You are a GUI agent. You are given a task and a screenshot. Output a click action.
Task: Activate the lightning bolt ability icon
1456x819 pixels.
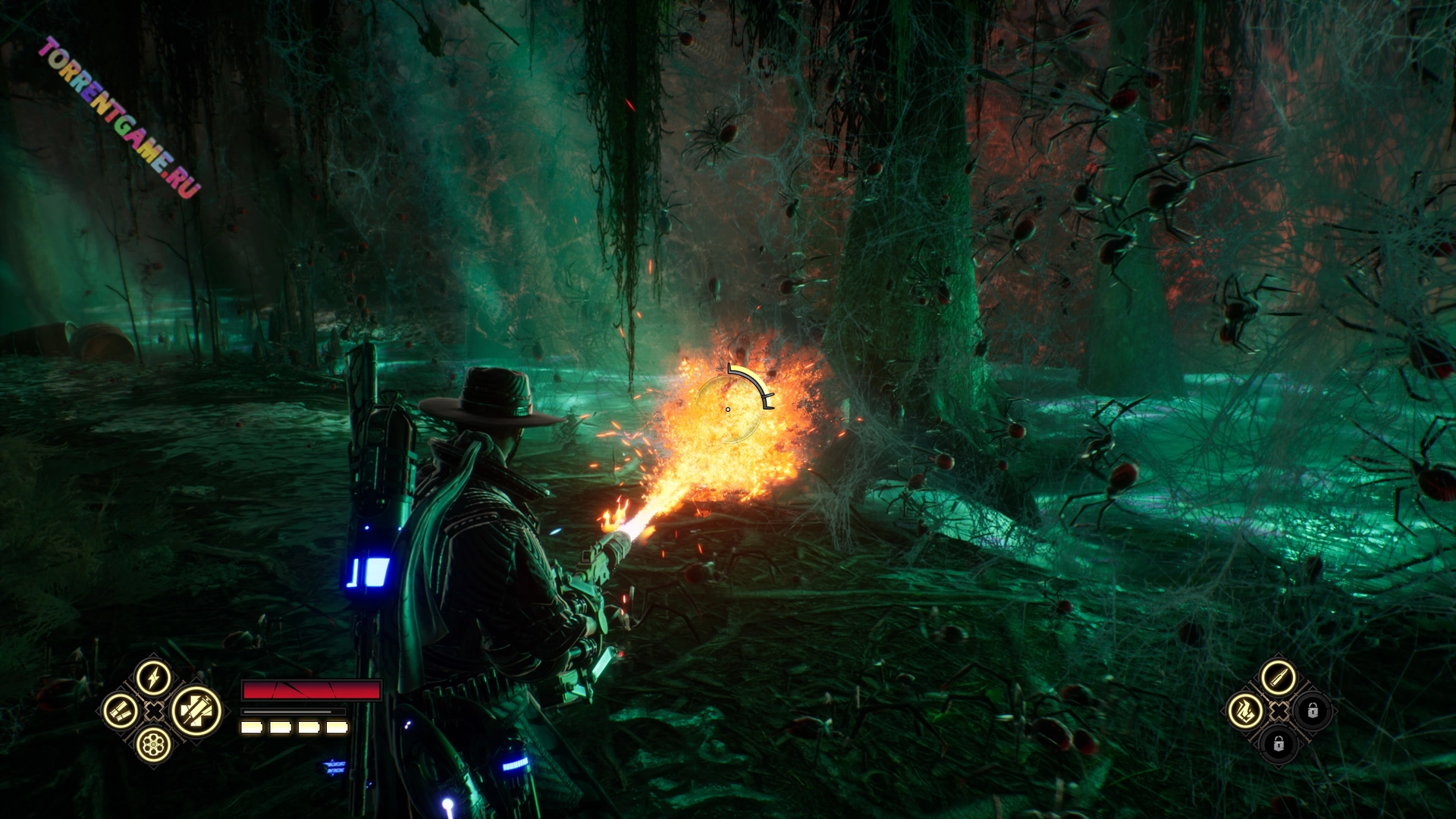(153, 676)
